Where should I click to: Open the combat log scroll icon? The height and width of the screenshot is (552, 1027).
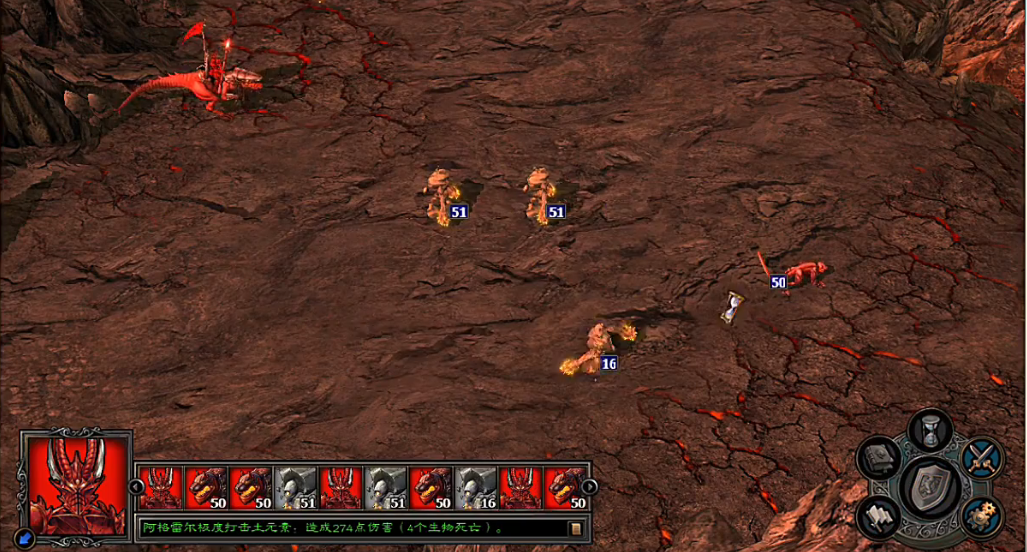tap(575, 528)
